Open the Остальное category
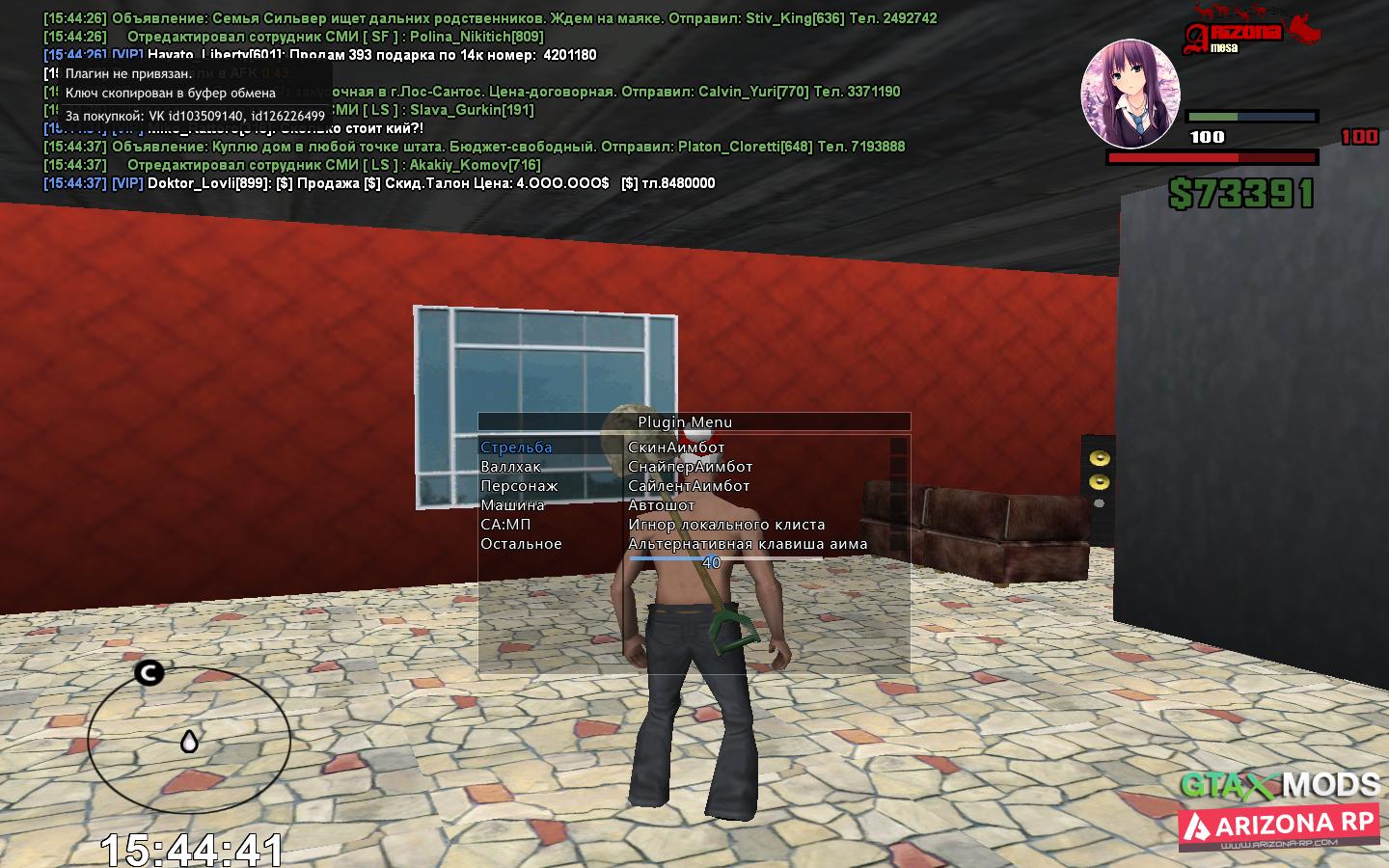The height and width of the screenshot is (868, 1389). pos(521,544)
